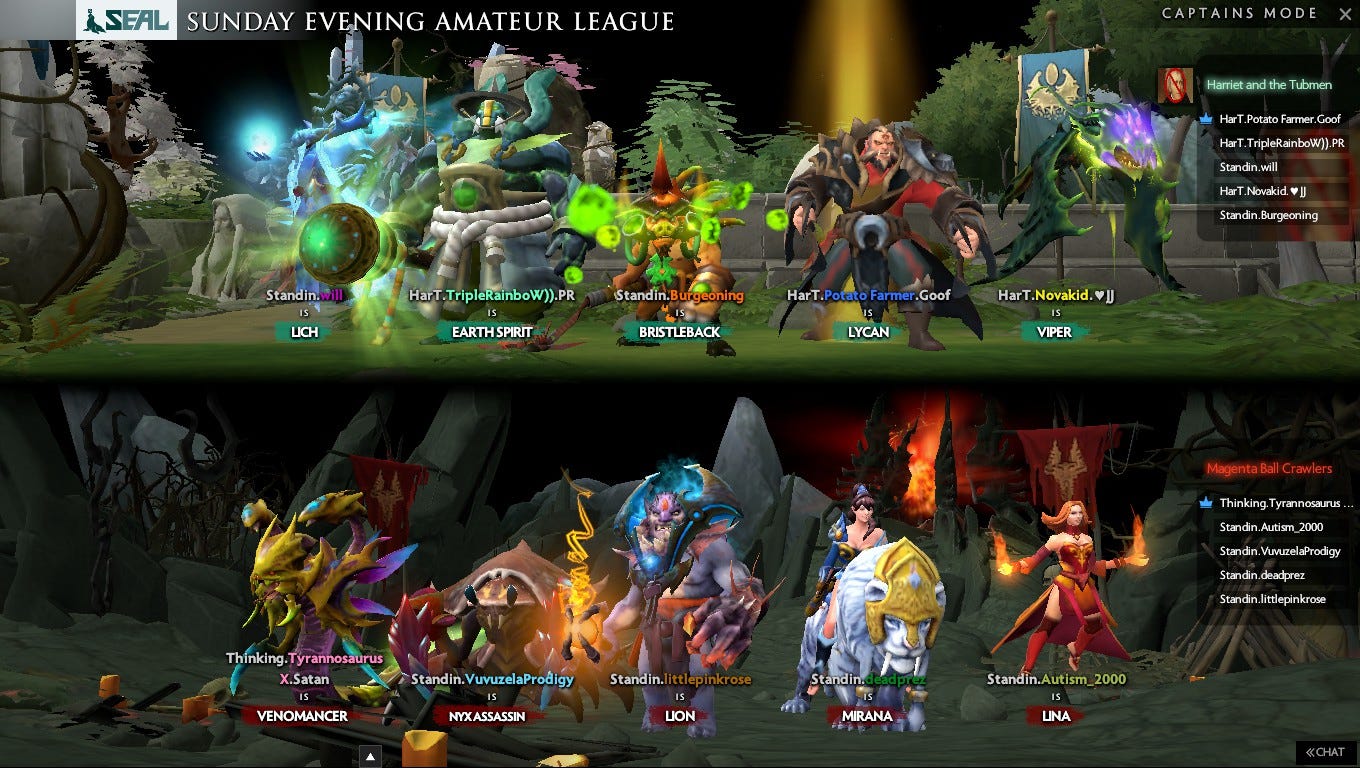Select Thinking.Tyrannosaurus in Magenta Ball Crawlers roster
The image size is (1360, 768).
pos(1285,503)
